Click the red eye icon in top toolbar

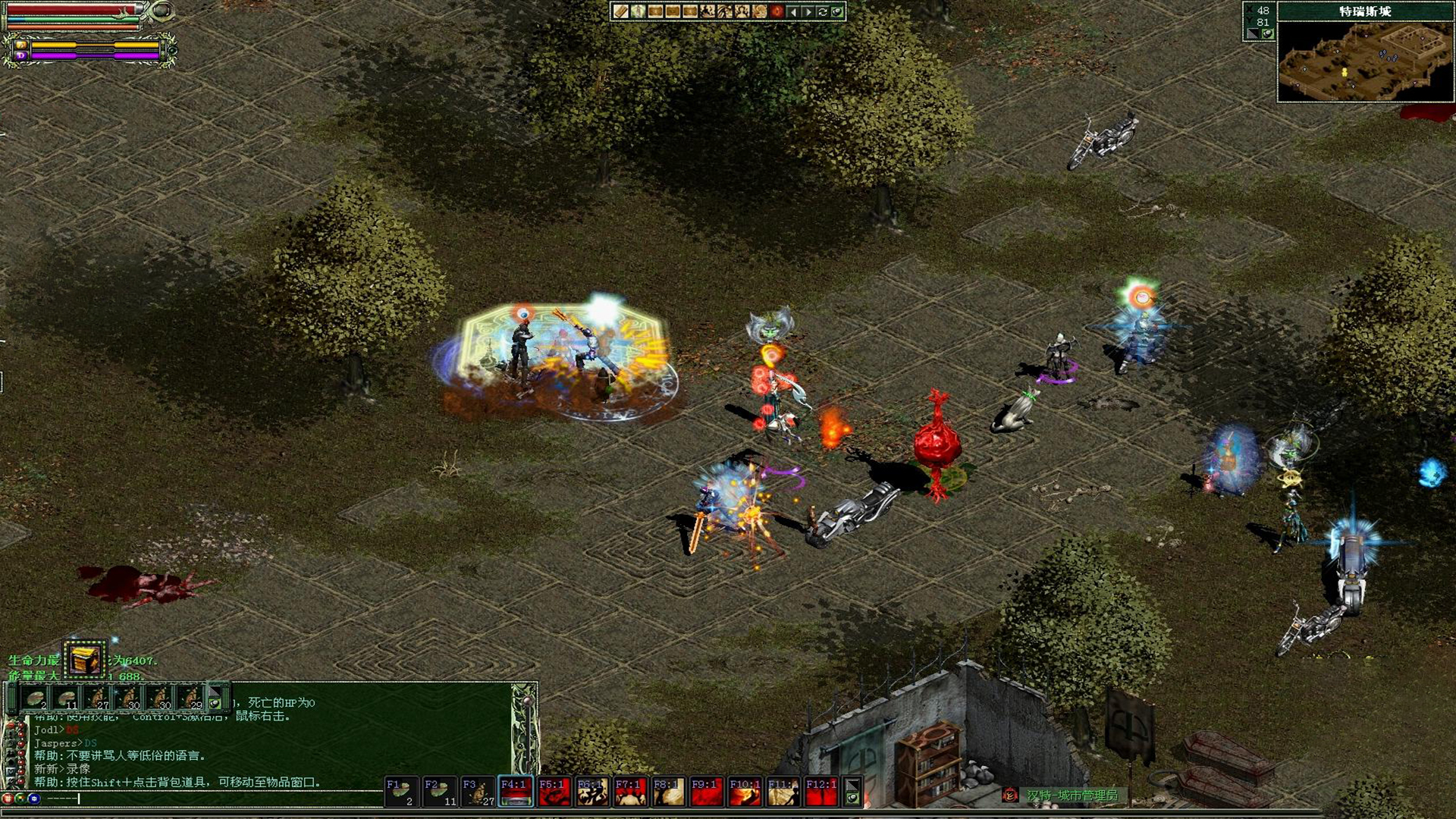pyautogui.click(x=777, y=11)
